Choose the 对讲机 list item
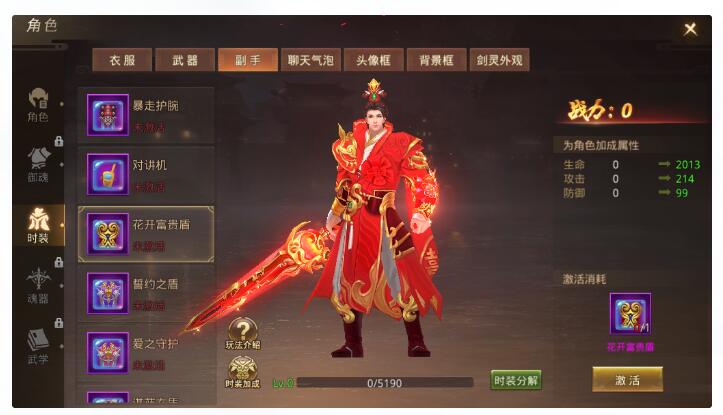The width and height of the screenshot is (723, 415). point(146,174)
